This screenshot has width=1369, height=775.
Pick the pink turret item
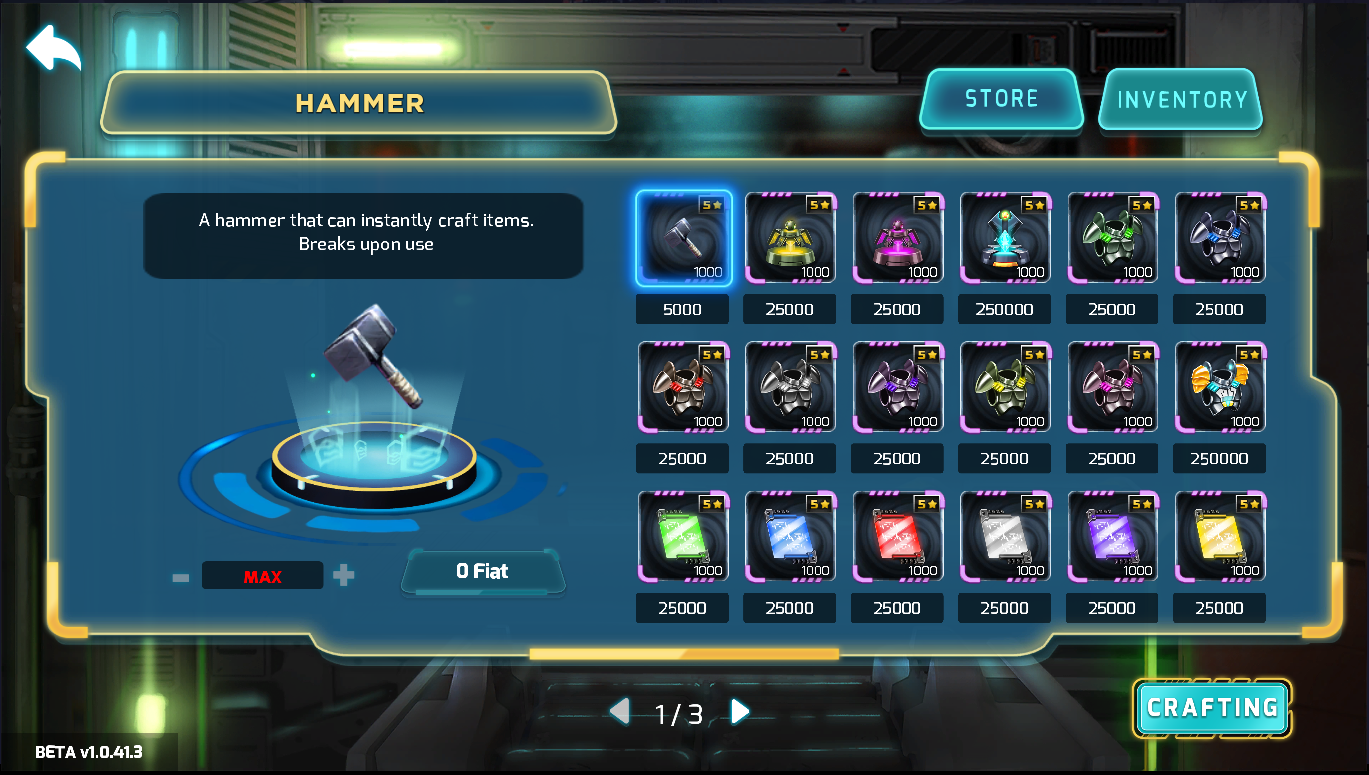pyautogui.click(x=897, y=238)
